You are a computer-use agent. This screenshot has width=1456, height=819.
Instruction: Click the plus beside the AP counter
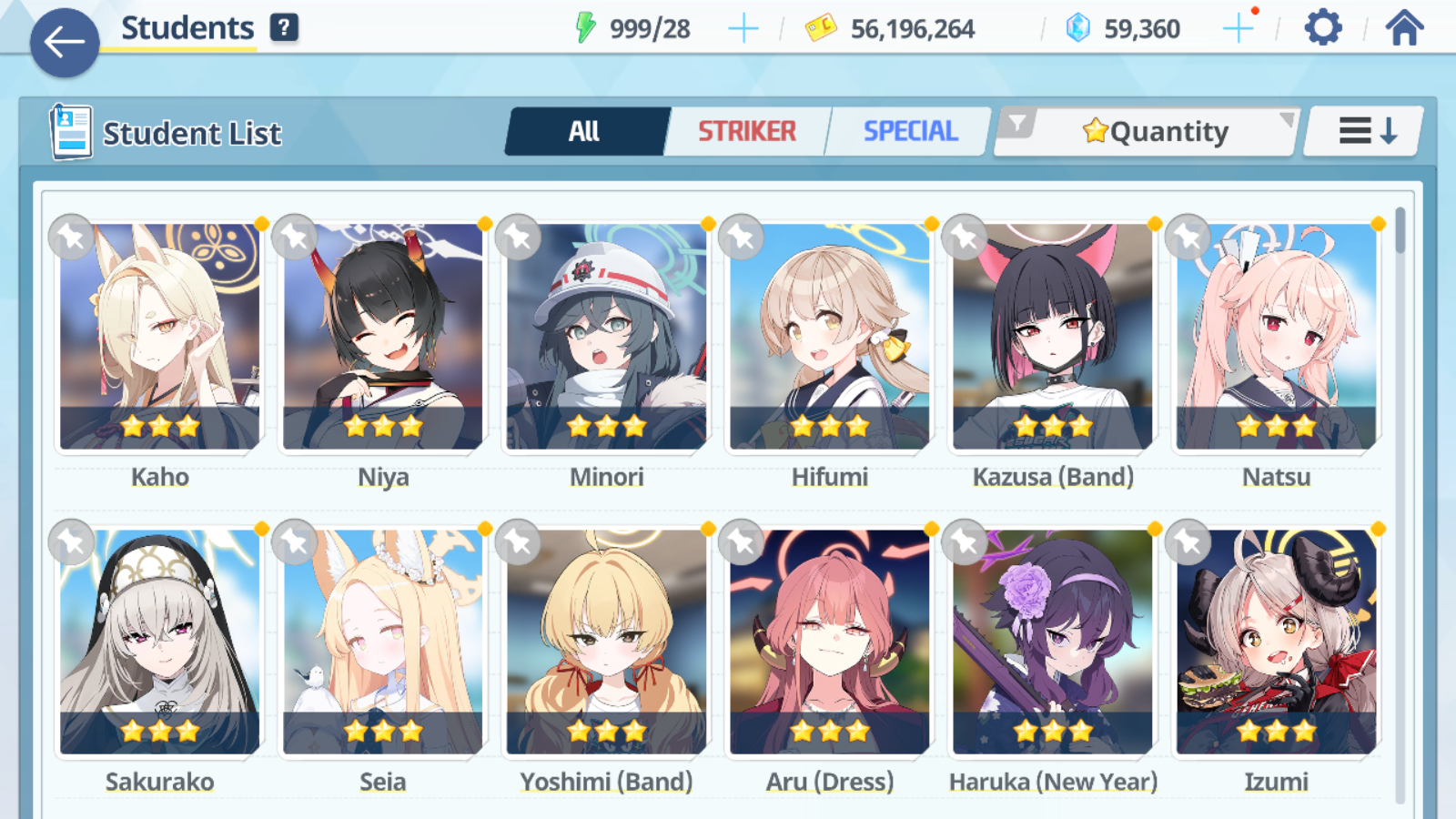coord(743,27)
